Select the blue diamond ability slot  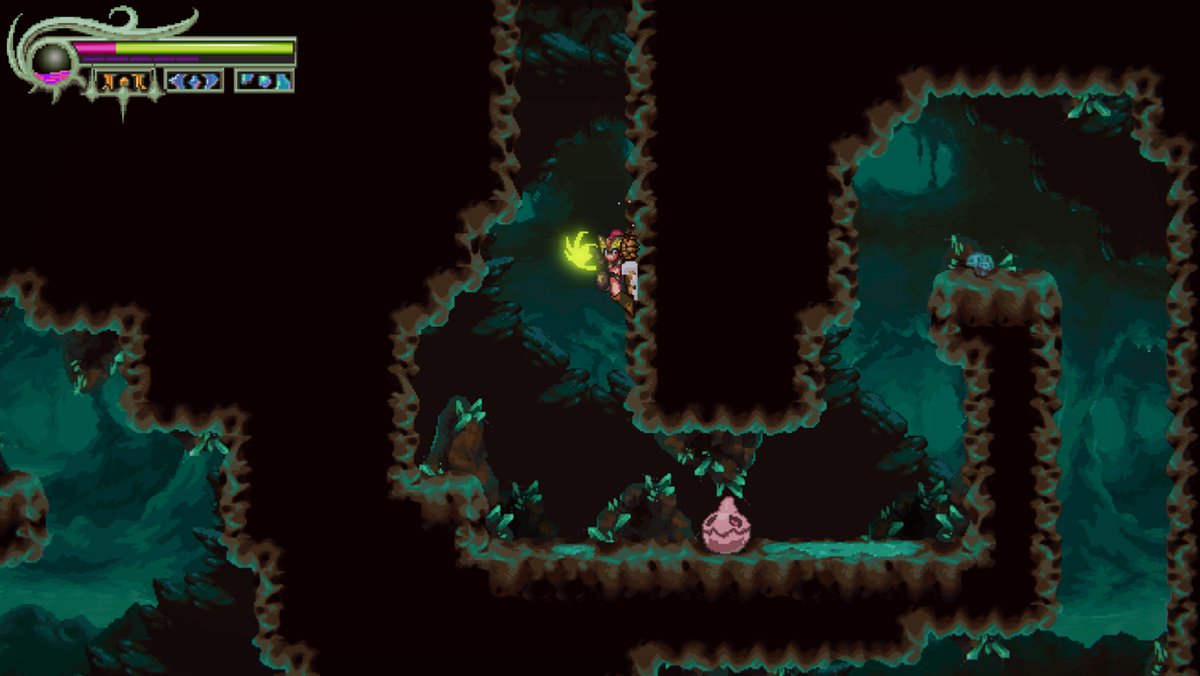(194, 81)
